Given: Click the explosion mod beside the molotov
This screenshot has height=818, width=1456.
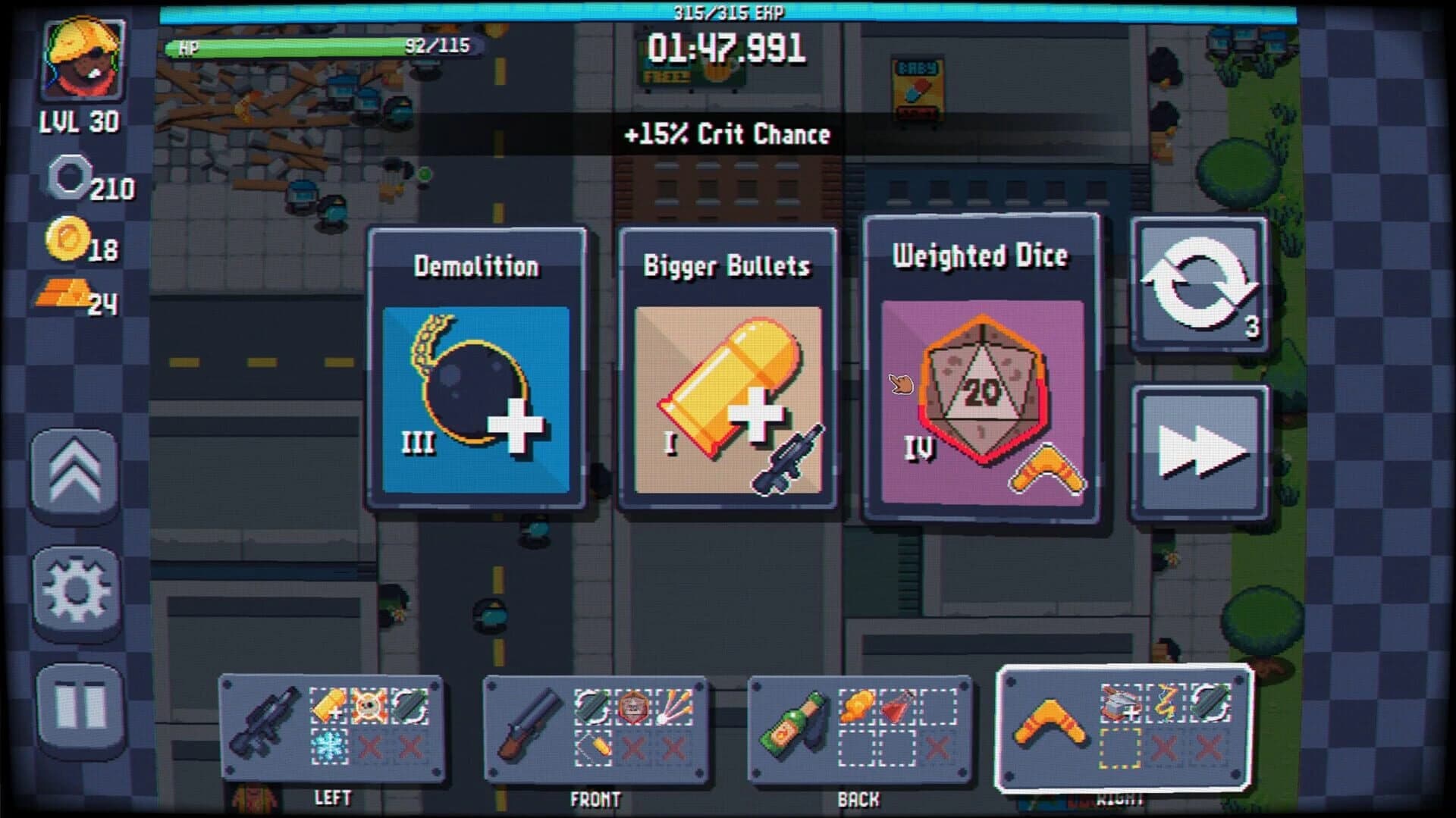Looking at the screenshot, I should tap(858, 707).
